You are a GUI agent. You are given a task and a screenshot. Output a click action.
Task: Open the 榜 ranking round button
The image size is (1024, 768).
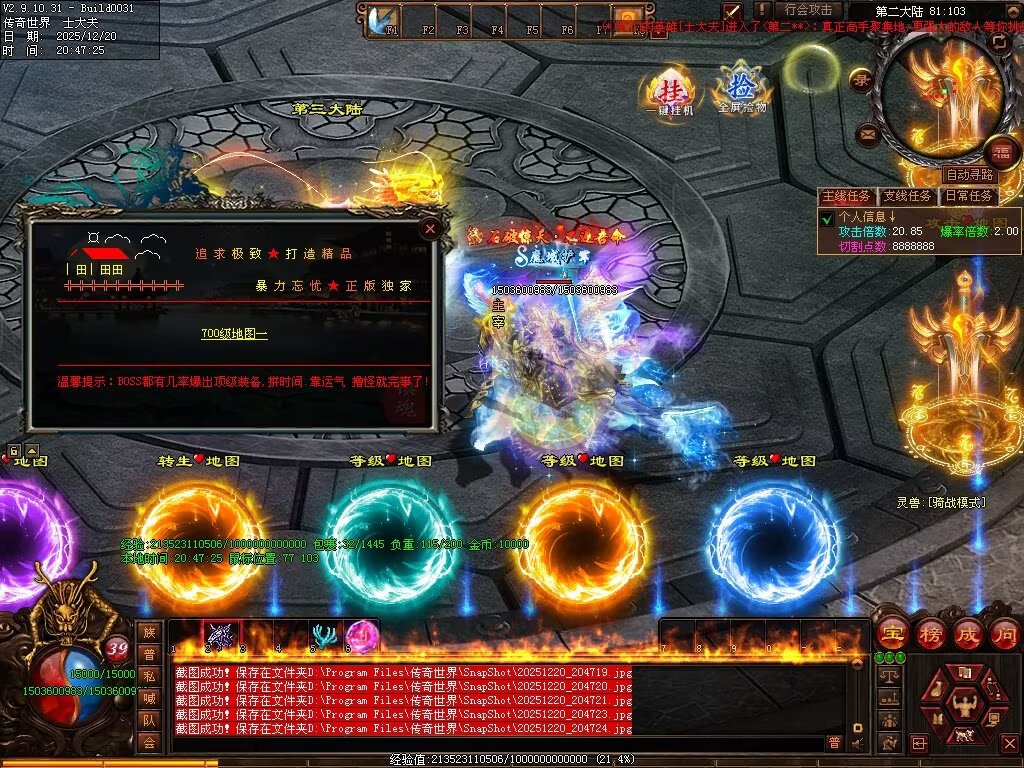pyautogui.click(x=929, y=634)
